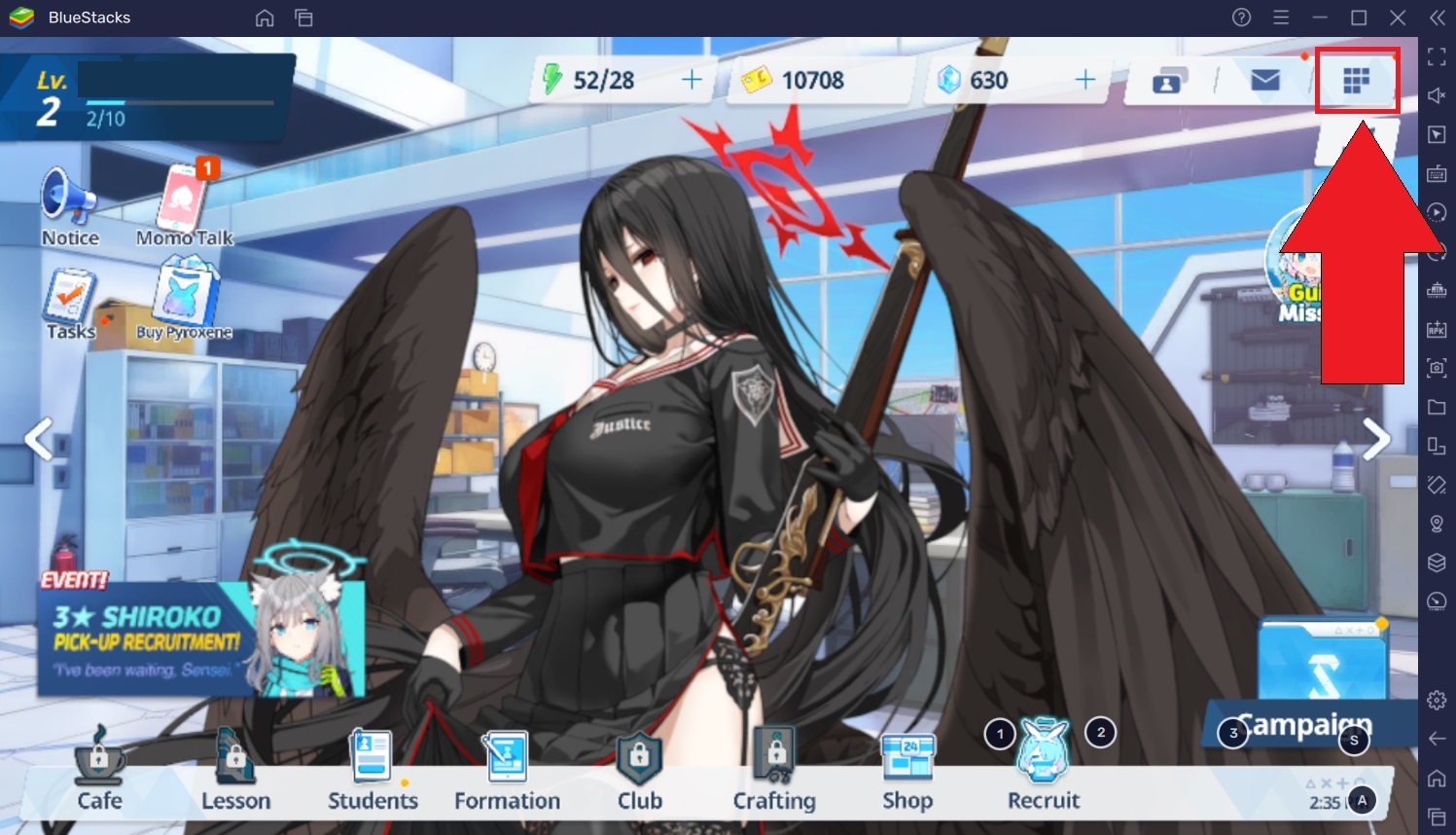Mute BlueStacks audio via the speaker icon
1456x835 pixels.
1436,95
